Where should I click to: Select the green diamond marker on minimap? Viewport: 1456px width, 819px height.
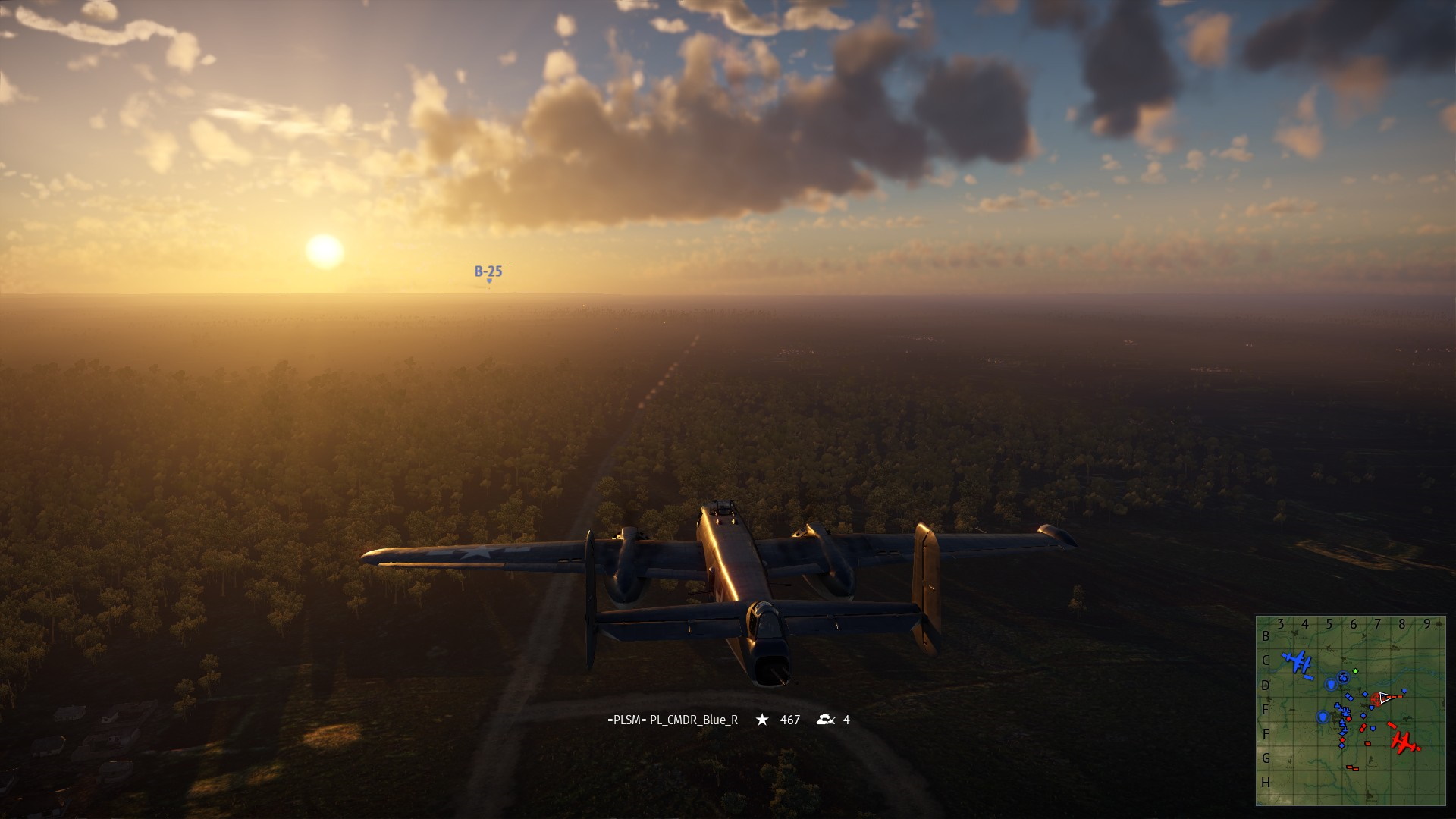click(x=1355, y=671)
